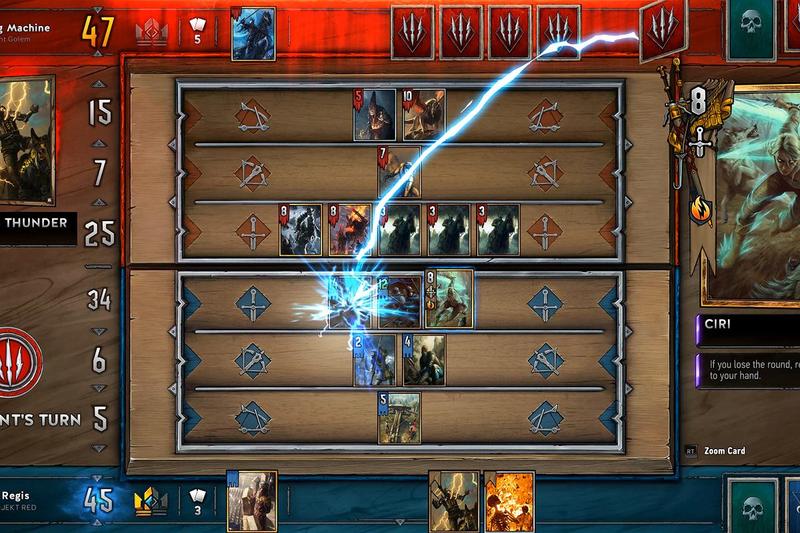Choose your 12-power melee card
This screenshot has height=533, width=800.
click(x=399, y=300)
